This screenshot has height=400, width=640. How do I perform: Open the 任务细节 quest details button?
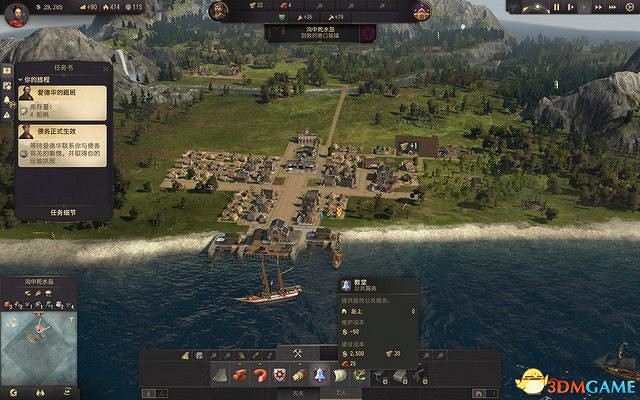pyautogui.click(x=63, y=212)
